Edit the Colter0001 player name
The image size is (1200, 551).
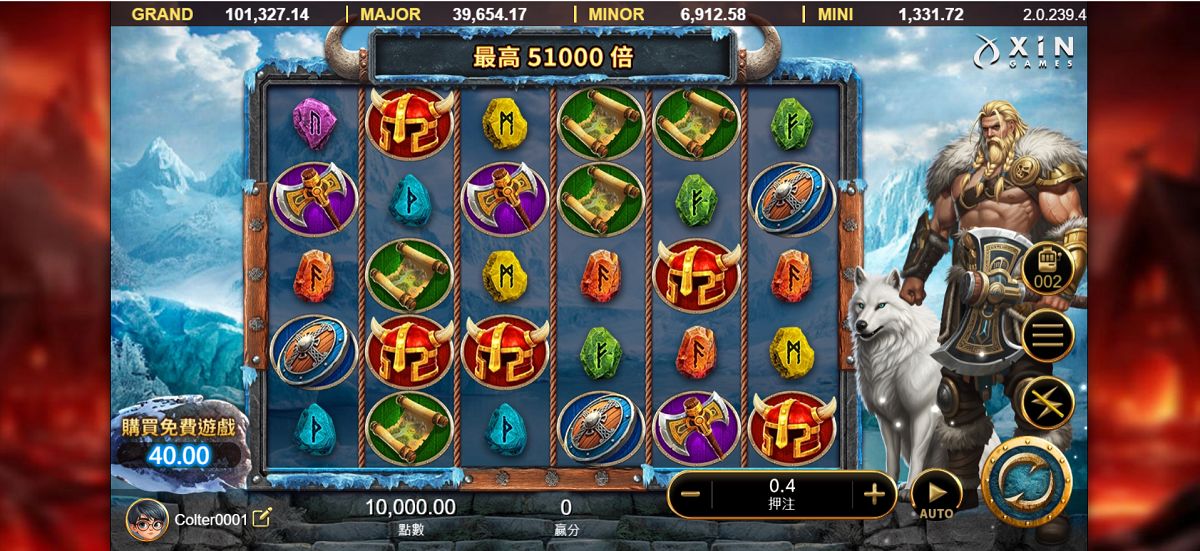pos(262,518)
